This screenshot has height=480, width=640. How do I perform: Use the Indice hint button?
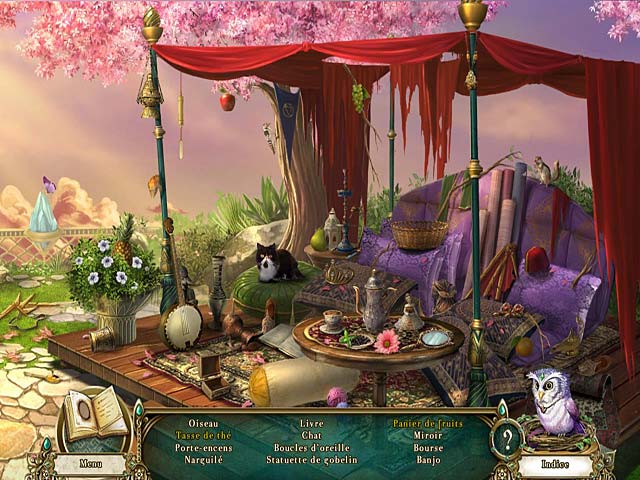coord(555,464)
